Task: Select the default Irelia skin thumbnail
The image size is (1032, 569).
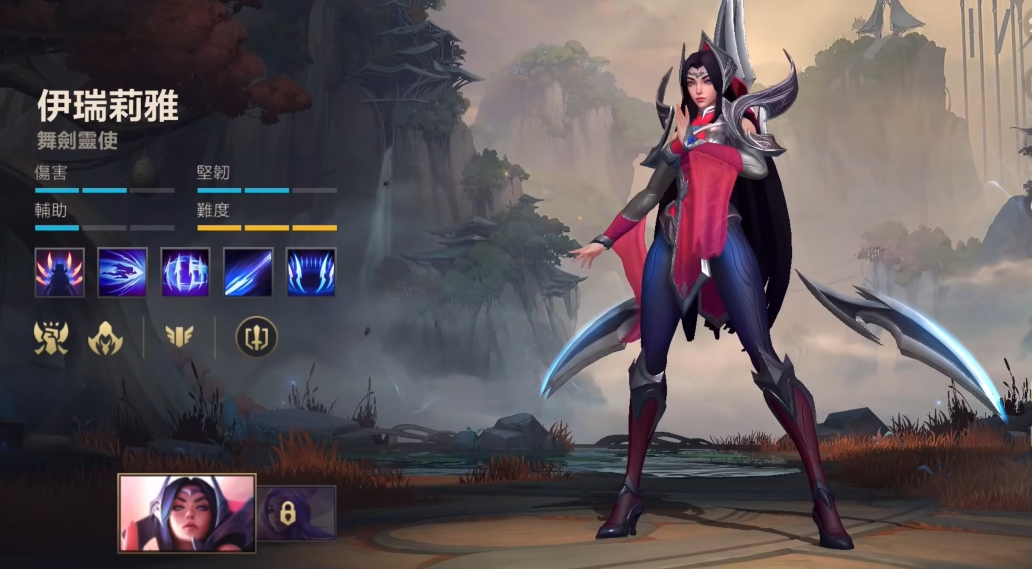Action: pos(187,513)
